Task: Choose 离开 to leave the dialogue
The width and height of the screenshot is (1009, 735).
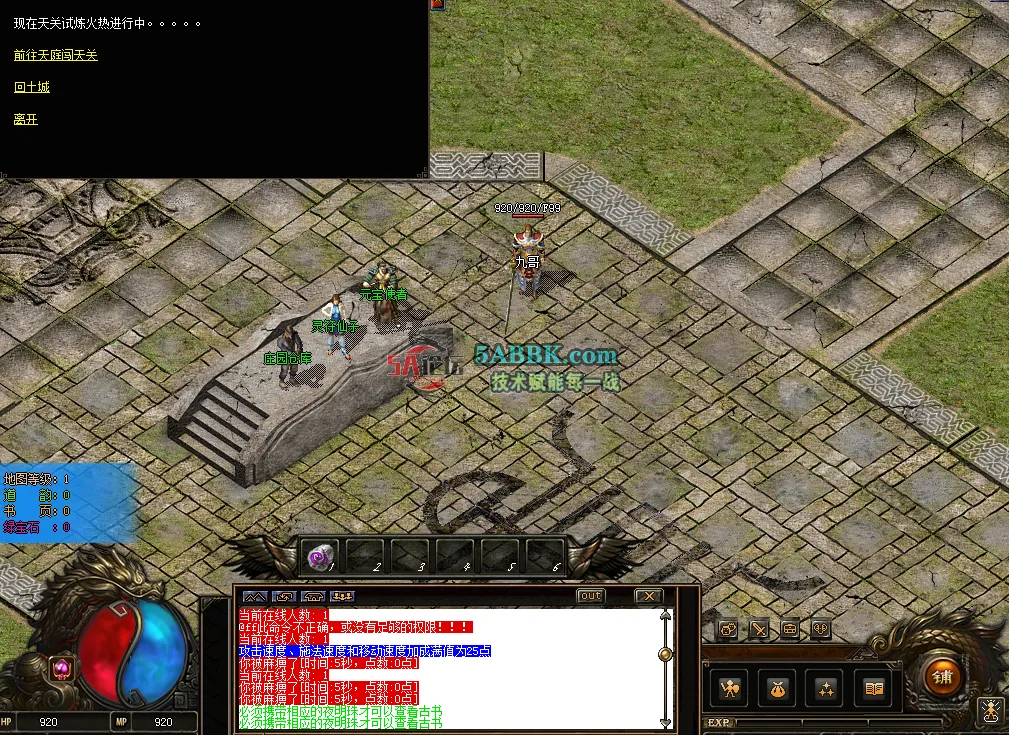Action: click(26, 119)
